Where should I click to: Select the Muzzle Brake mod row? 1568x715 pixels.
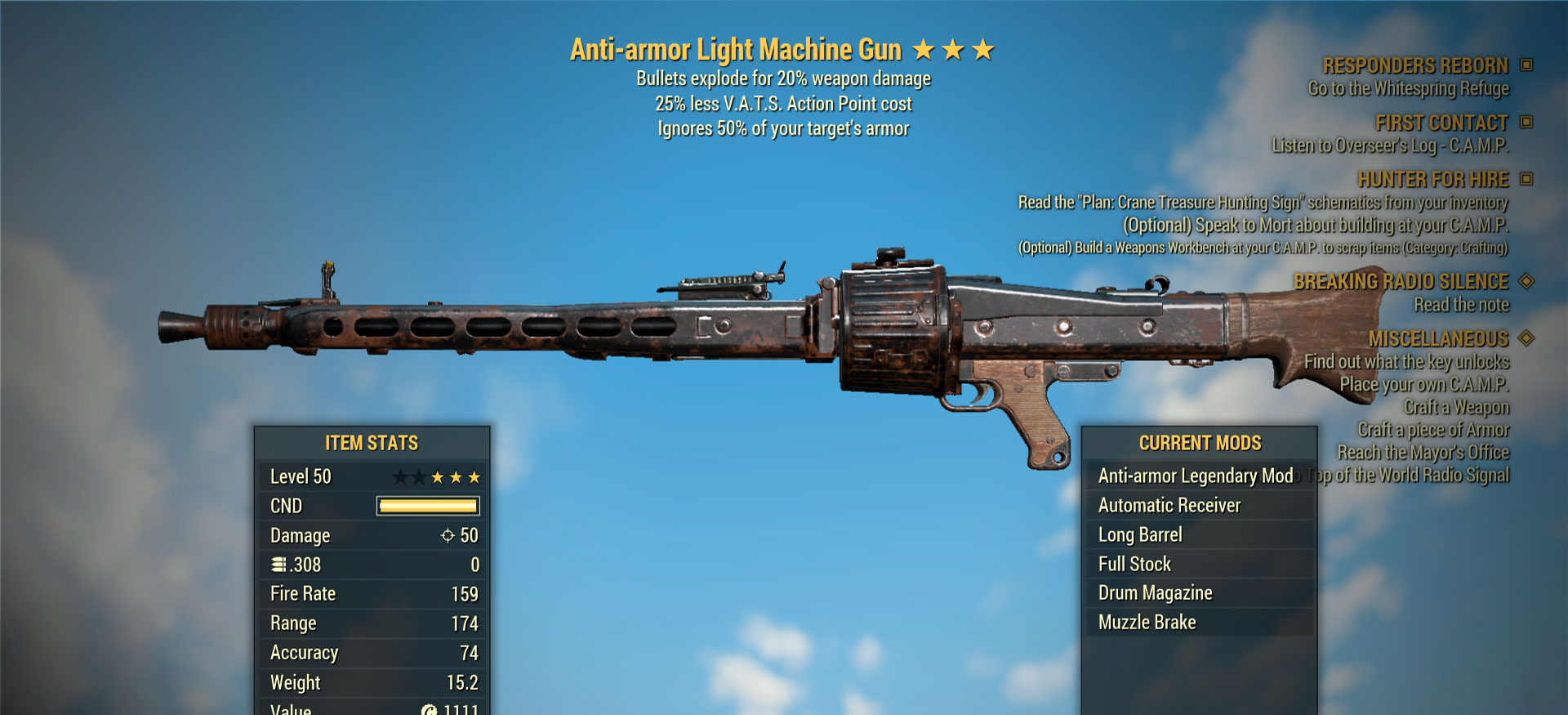coord(1147,622)
